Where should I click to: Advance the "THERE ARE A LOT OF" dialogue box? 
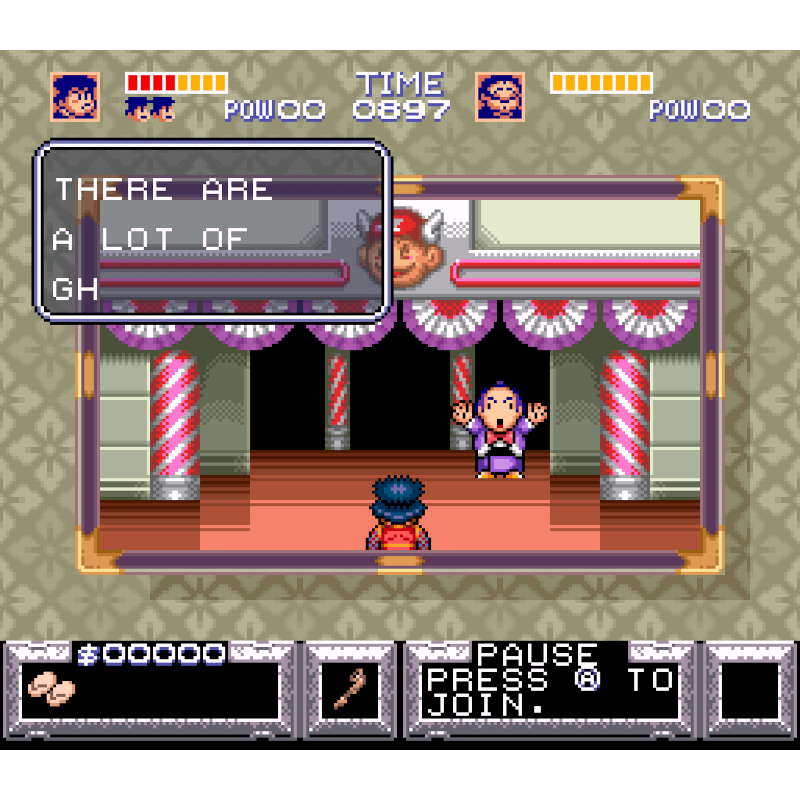[212, 232]
